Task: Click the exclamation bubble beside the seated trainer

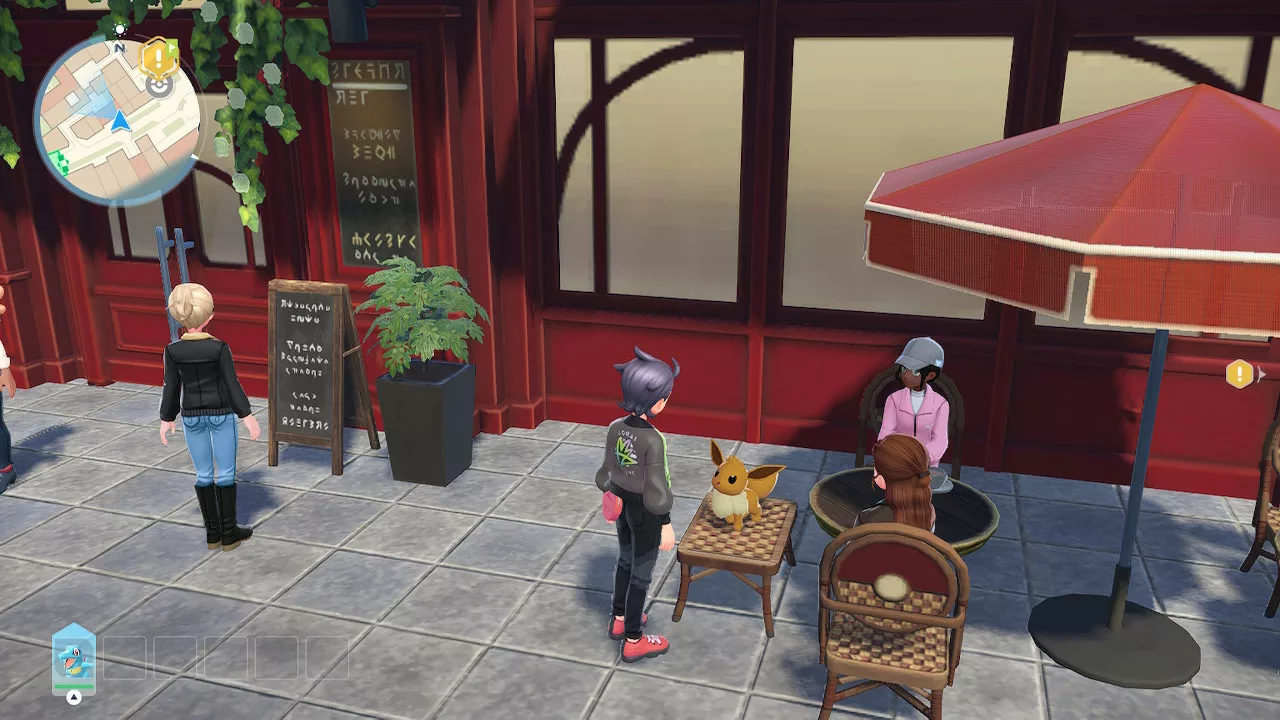Action: tap(1240, 376)
